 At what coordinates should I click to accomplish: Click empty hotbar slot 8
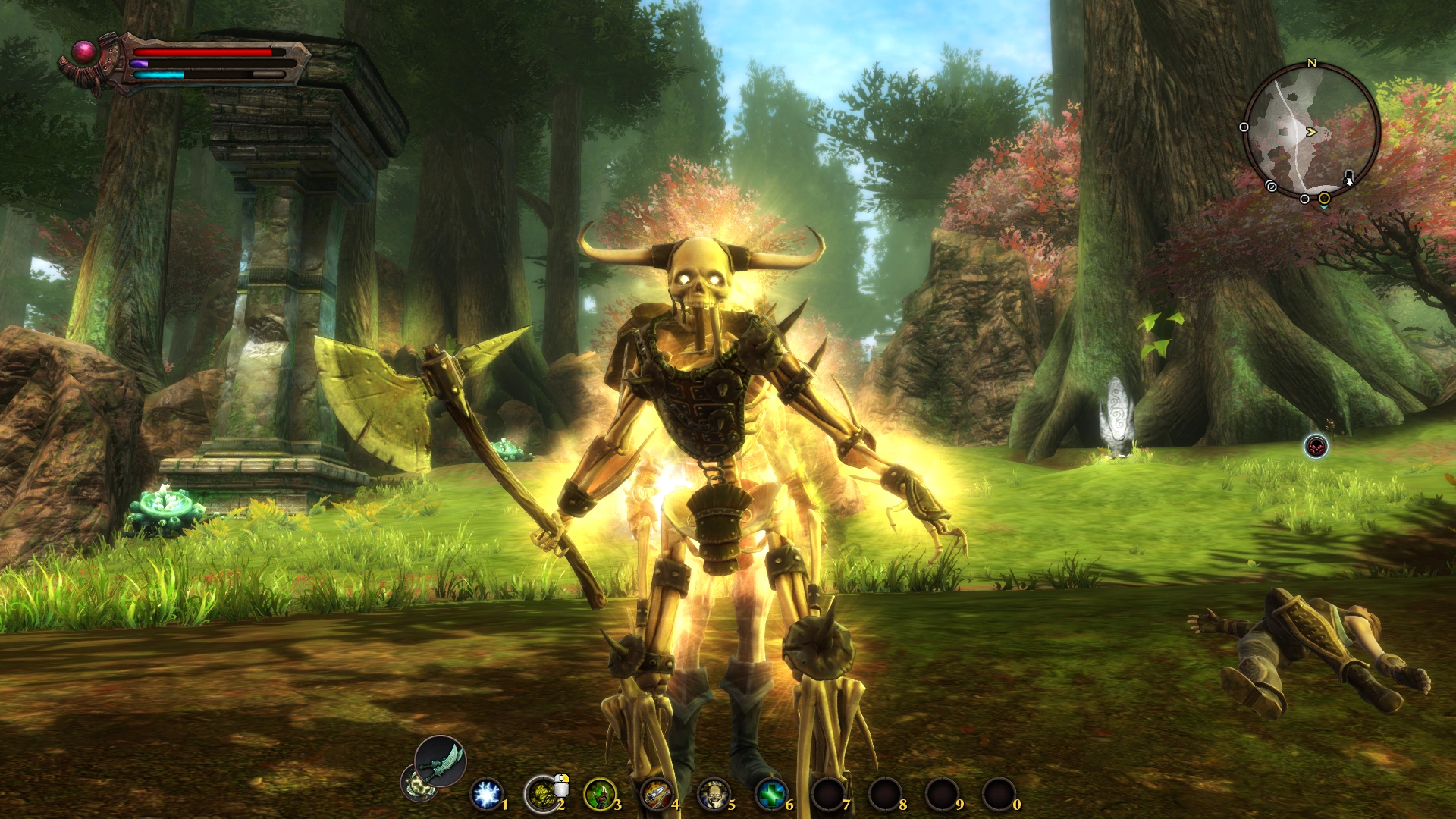tap(886, 793)
